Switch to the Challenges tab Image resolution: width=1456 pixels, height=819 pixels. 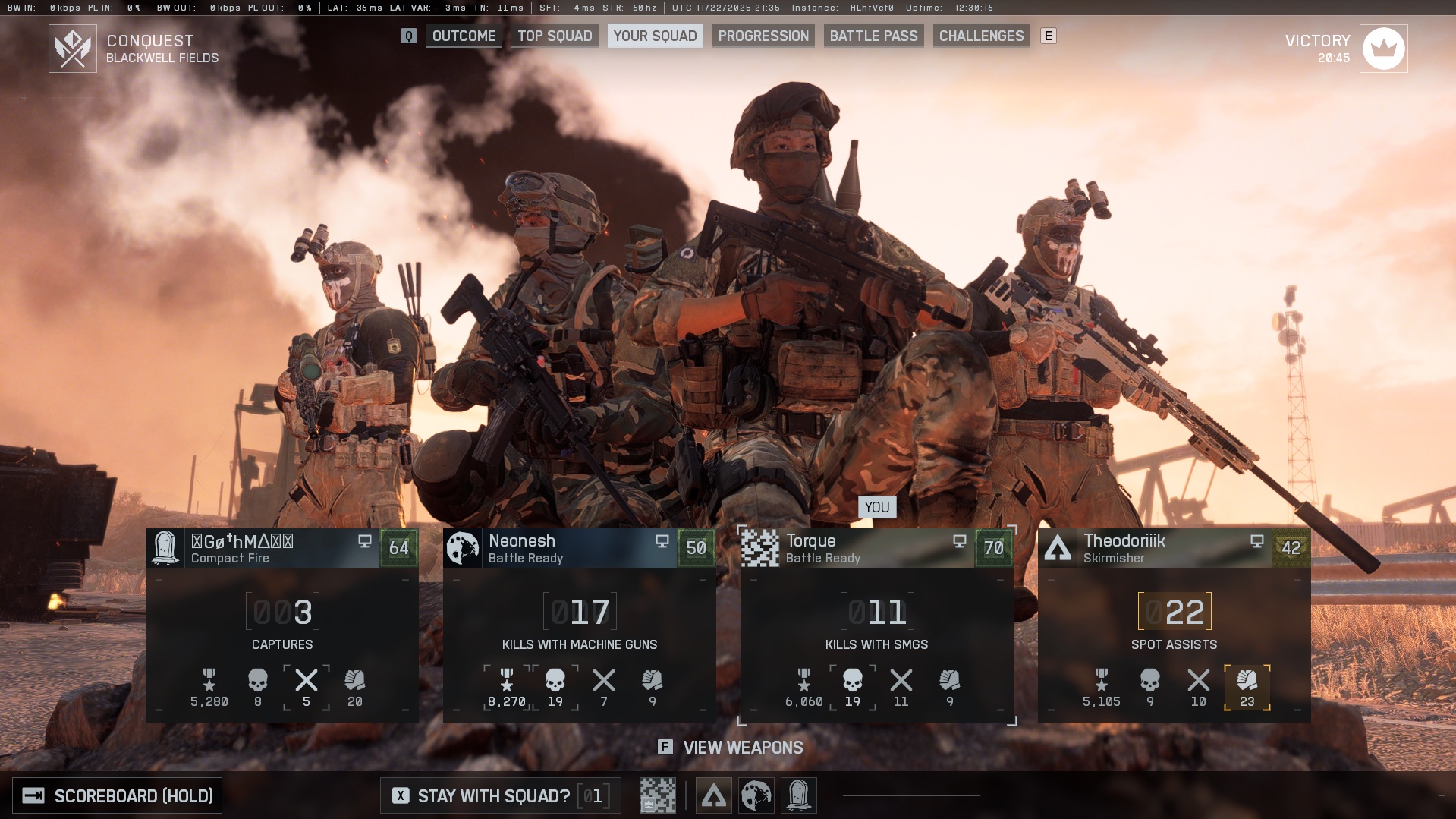pos(981,36)
